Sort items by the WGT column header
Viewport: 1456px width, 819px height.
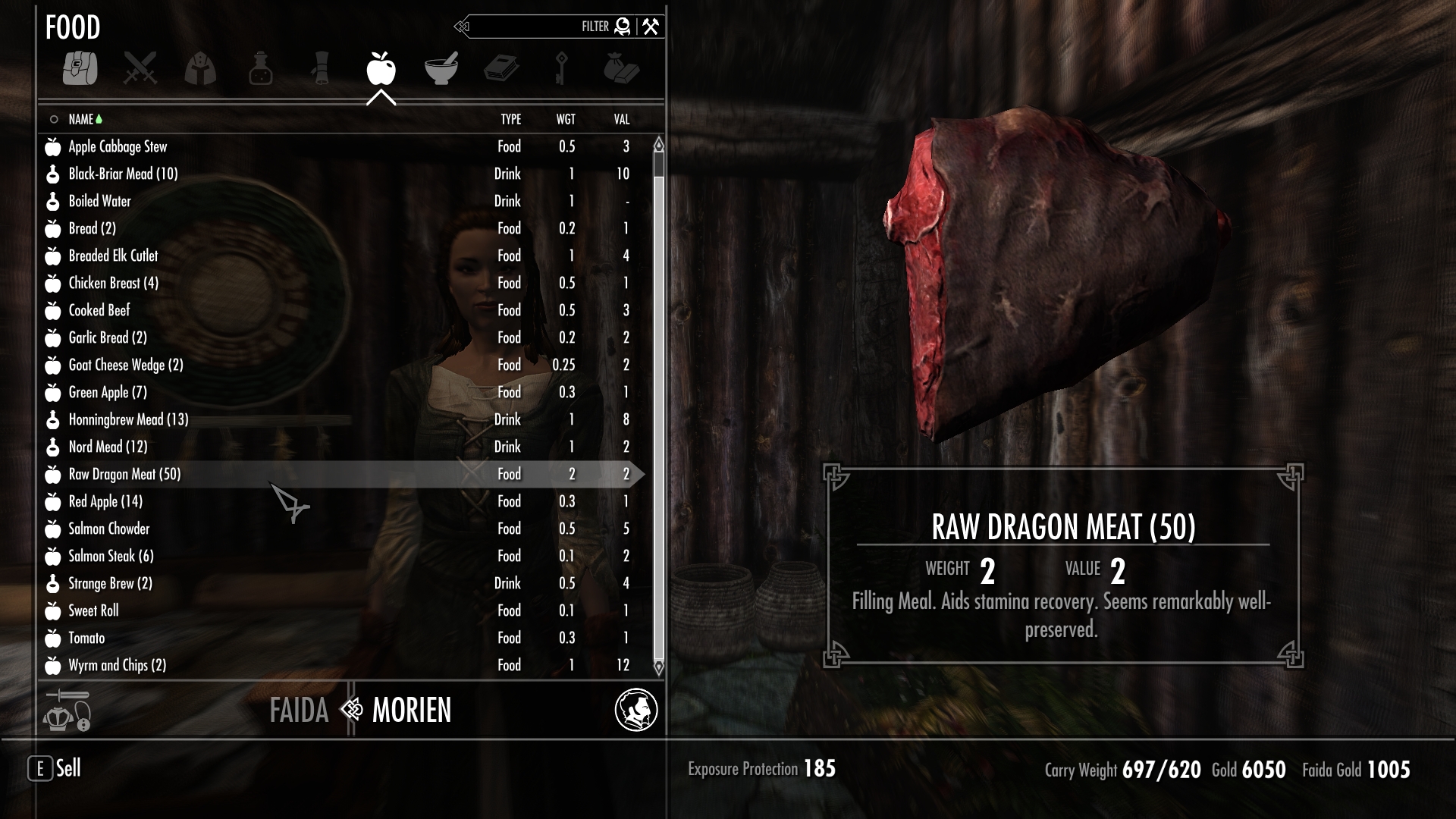pyautogui.click(x=566, y=119)
